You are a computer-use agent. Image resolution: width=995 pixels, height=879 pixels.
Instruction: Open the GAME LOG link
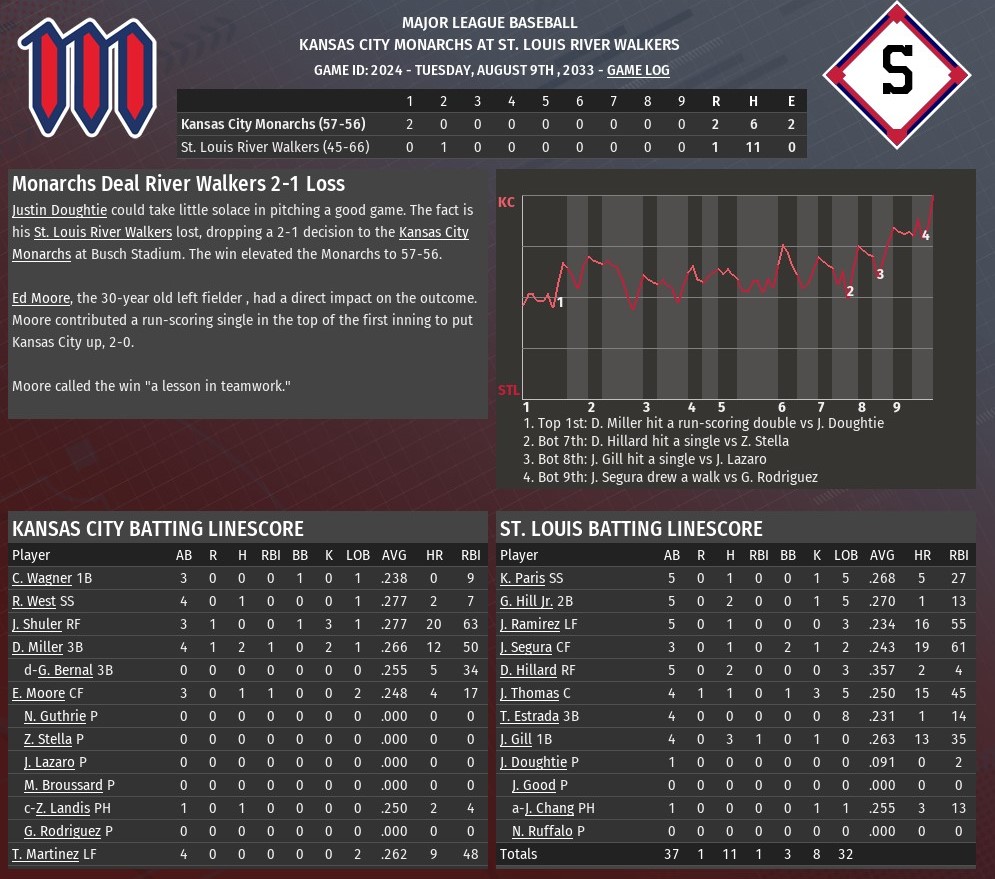click(x=638, y=70)
